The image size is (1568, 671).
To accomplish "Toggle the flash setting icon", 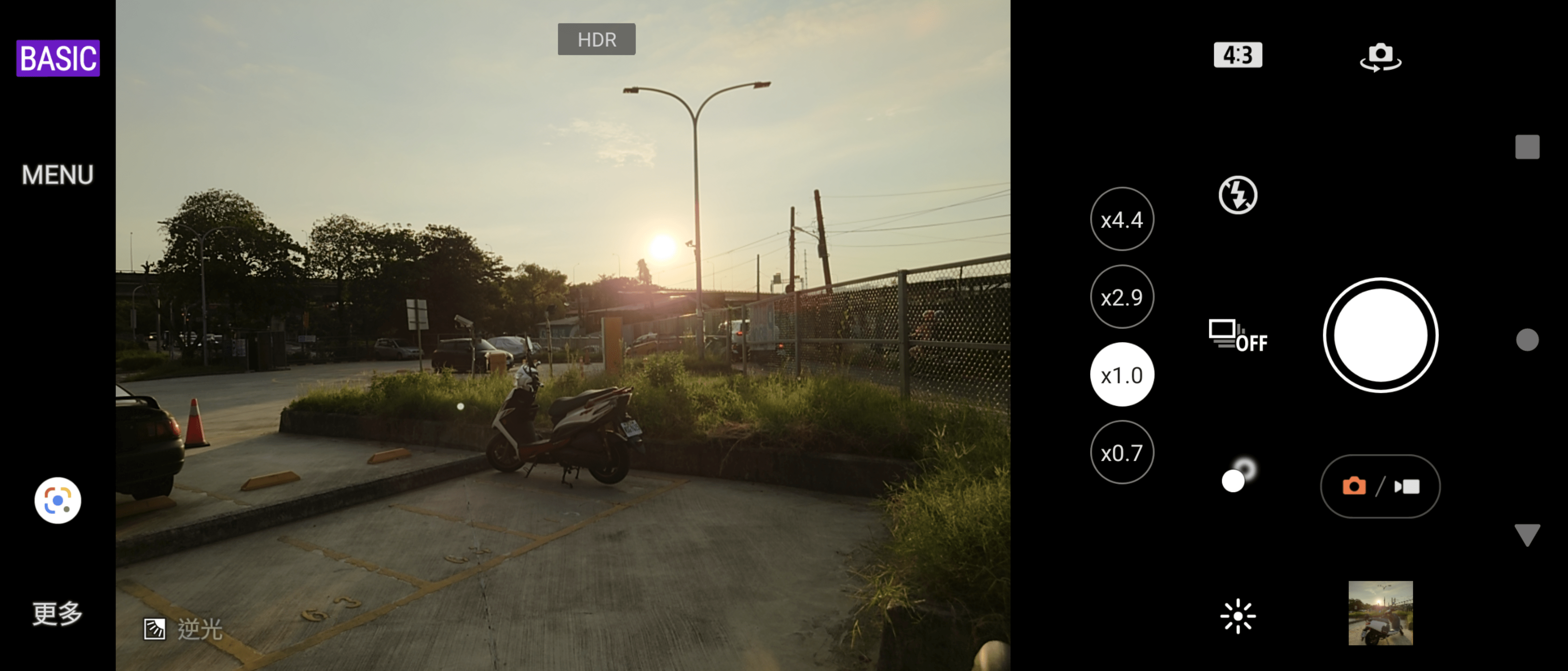I will [x=1238, y=195].
